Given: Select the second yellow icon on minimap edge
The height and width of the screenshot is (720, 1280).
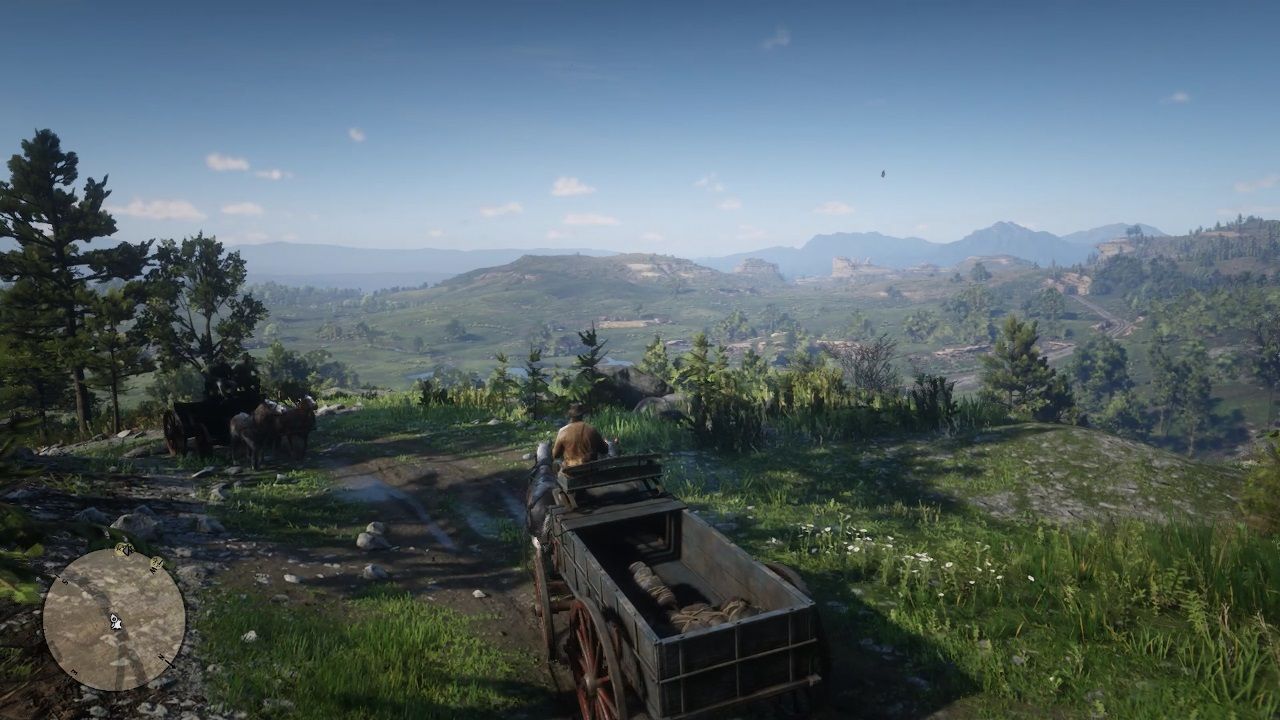Looking at the screenshot, I should (x=156, y=561).
